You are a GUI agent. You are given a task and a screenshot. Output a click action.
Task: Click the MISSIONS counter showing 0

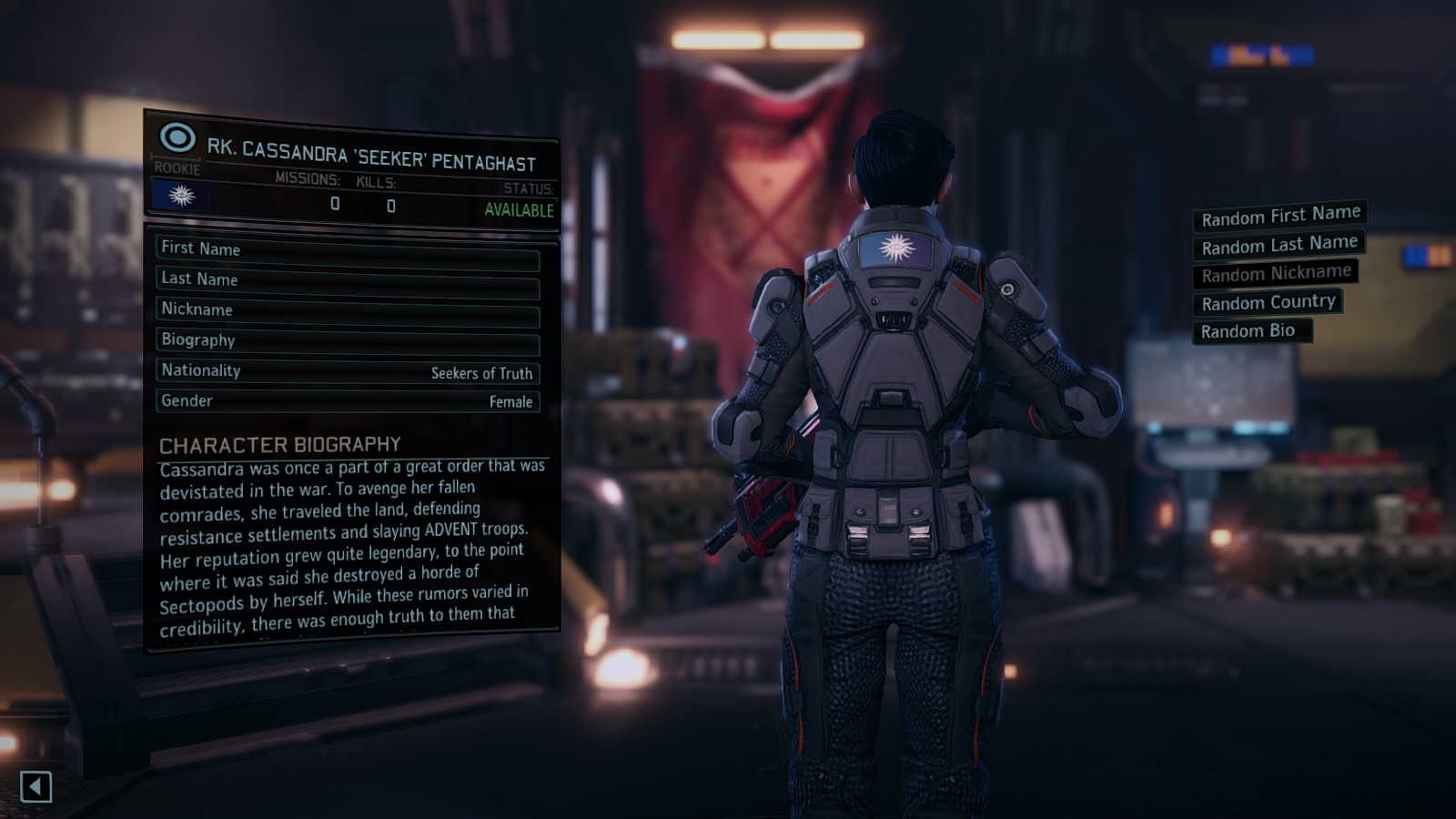point(335,205)
